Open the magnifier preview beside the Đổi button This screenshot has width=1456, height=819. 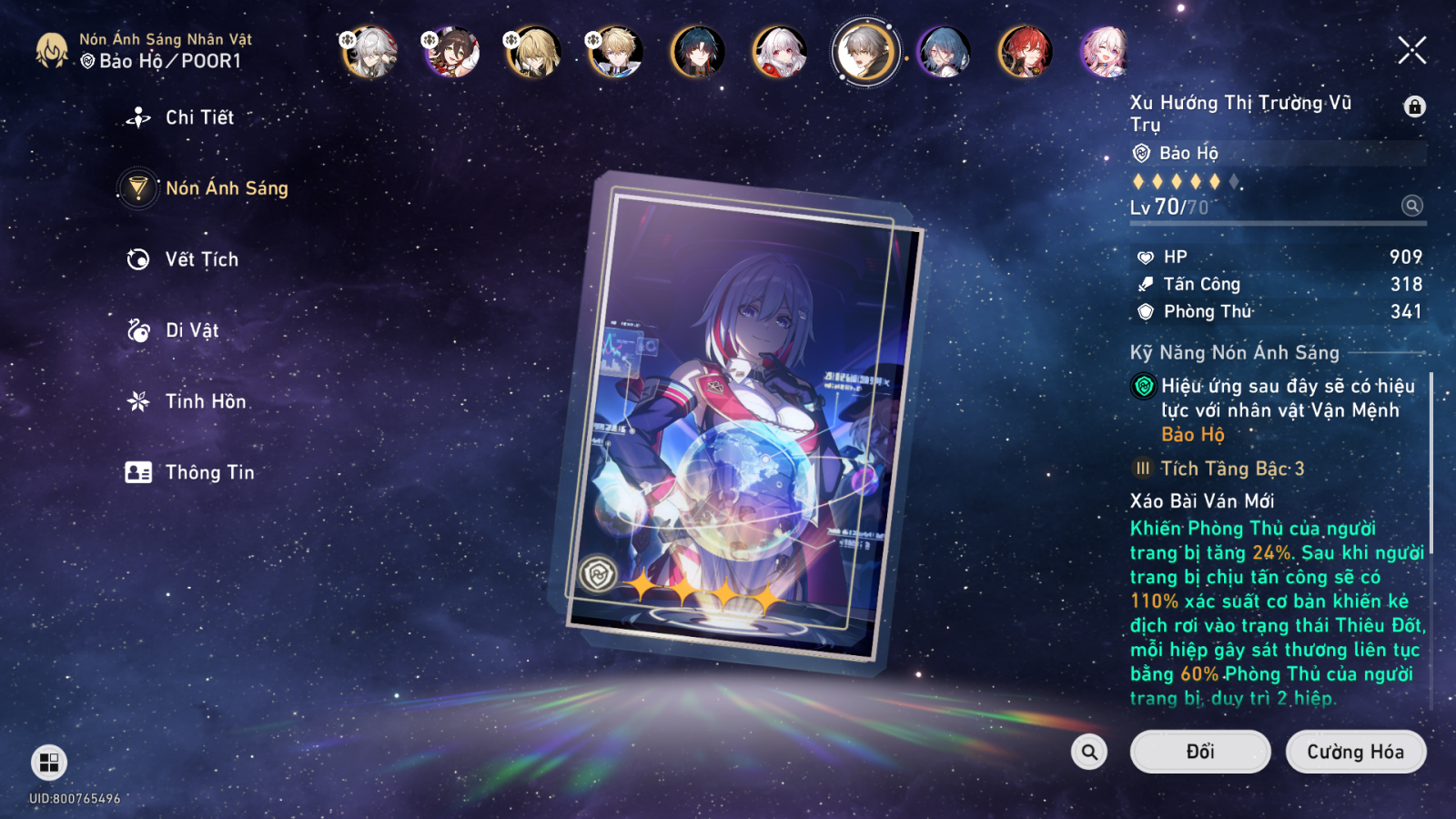pyautogui.click(x=1089, y=752)
